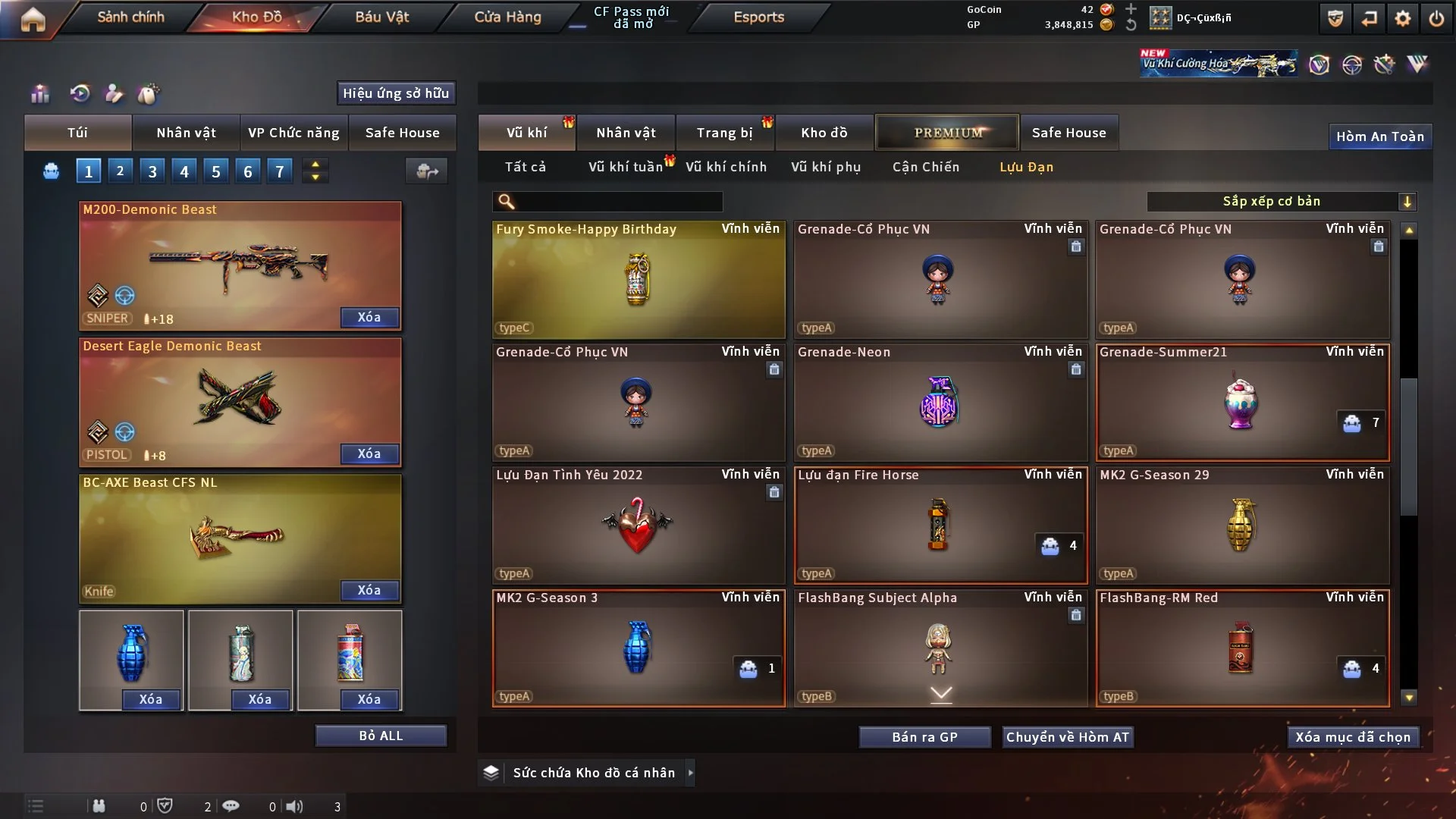Click the inventory search field

click(618, 201)
